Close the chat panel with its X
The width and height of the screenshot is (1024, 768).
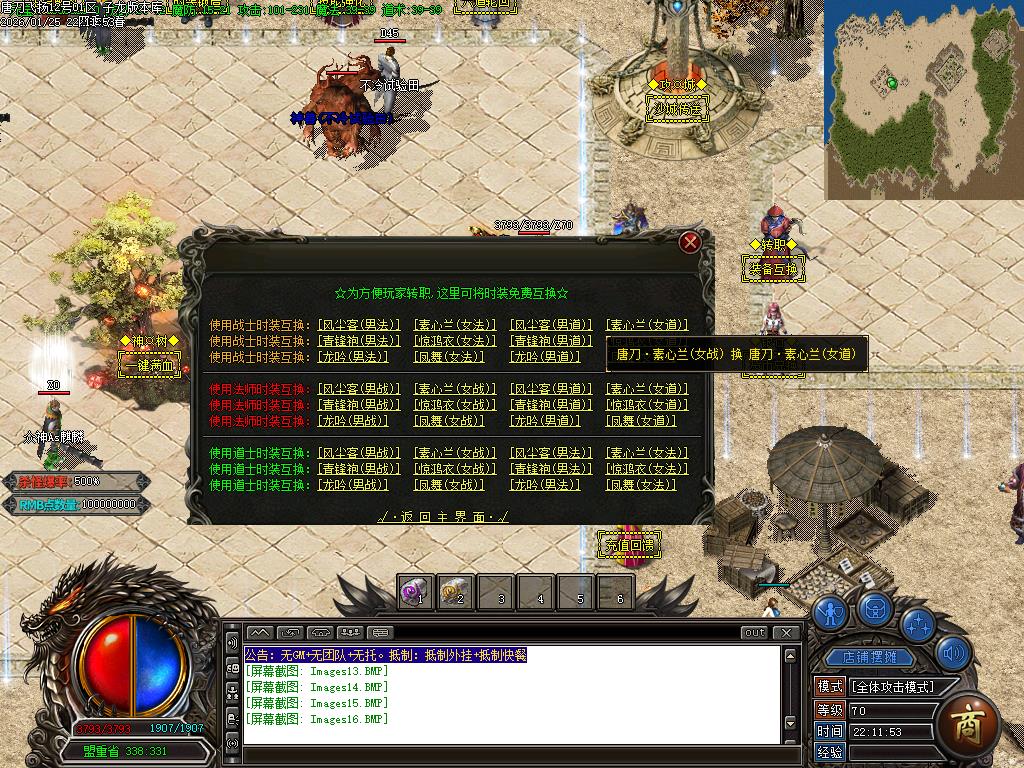tap(787, 632)
